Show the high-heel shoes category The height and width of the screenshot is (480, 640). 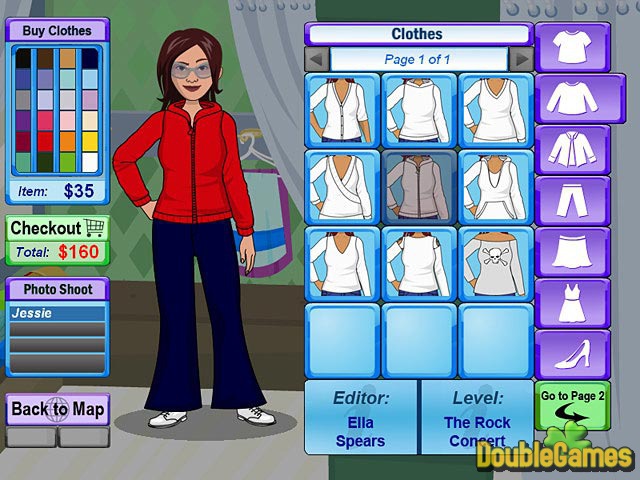coord(573,355)
